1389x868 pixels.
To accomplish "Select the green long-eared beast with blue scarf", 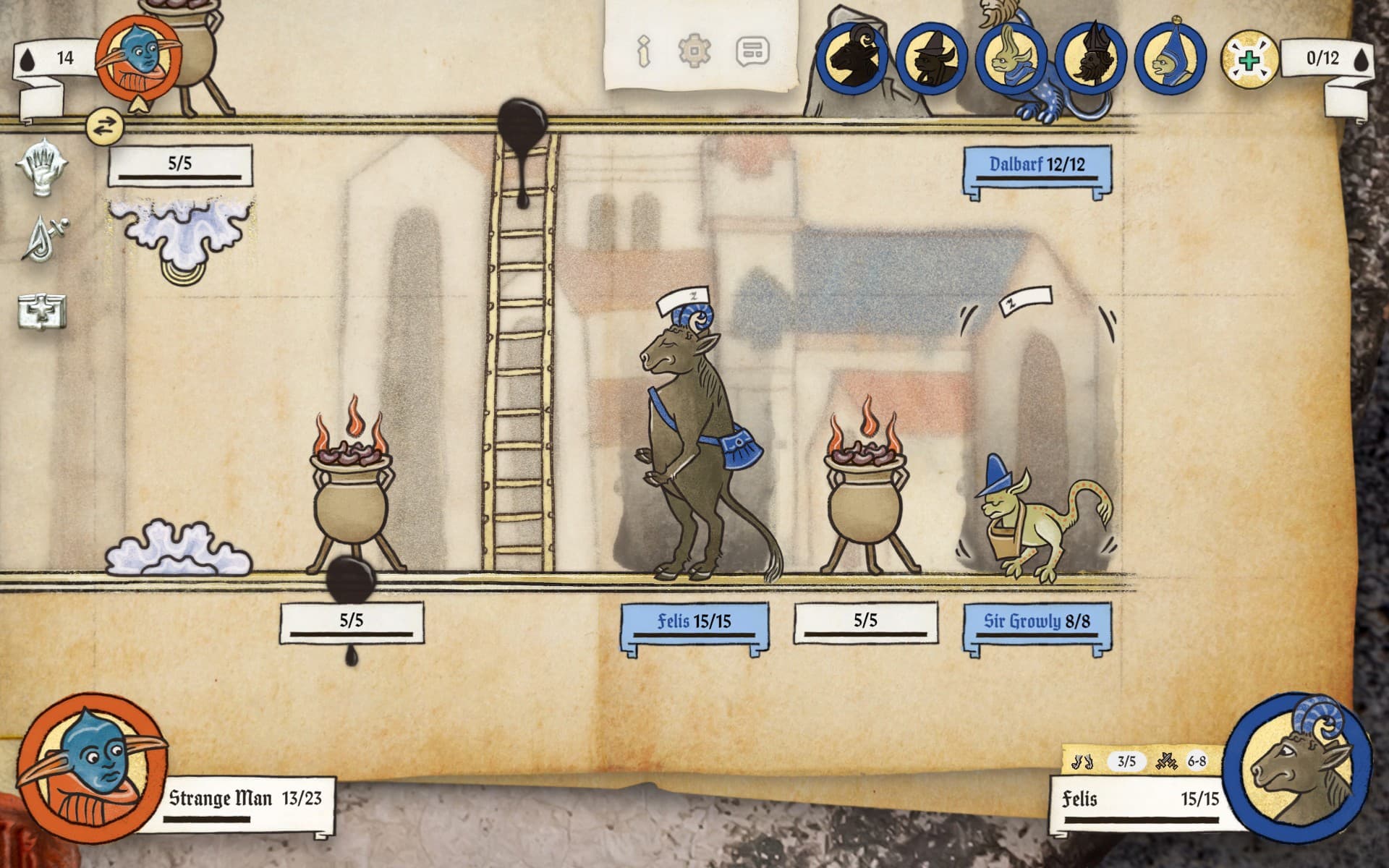I will (x=1011, y=58).
